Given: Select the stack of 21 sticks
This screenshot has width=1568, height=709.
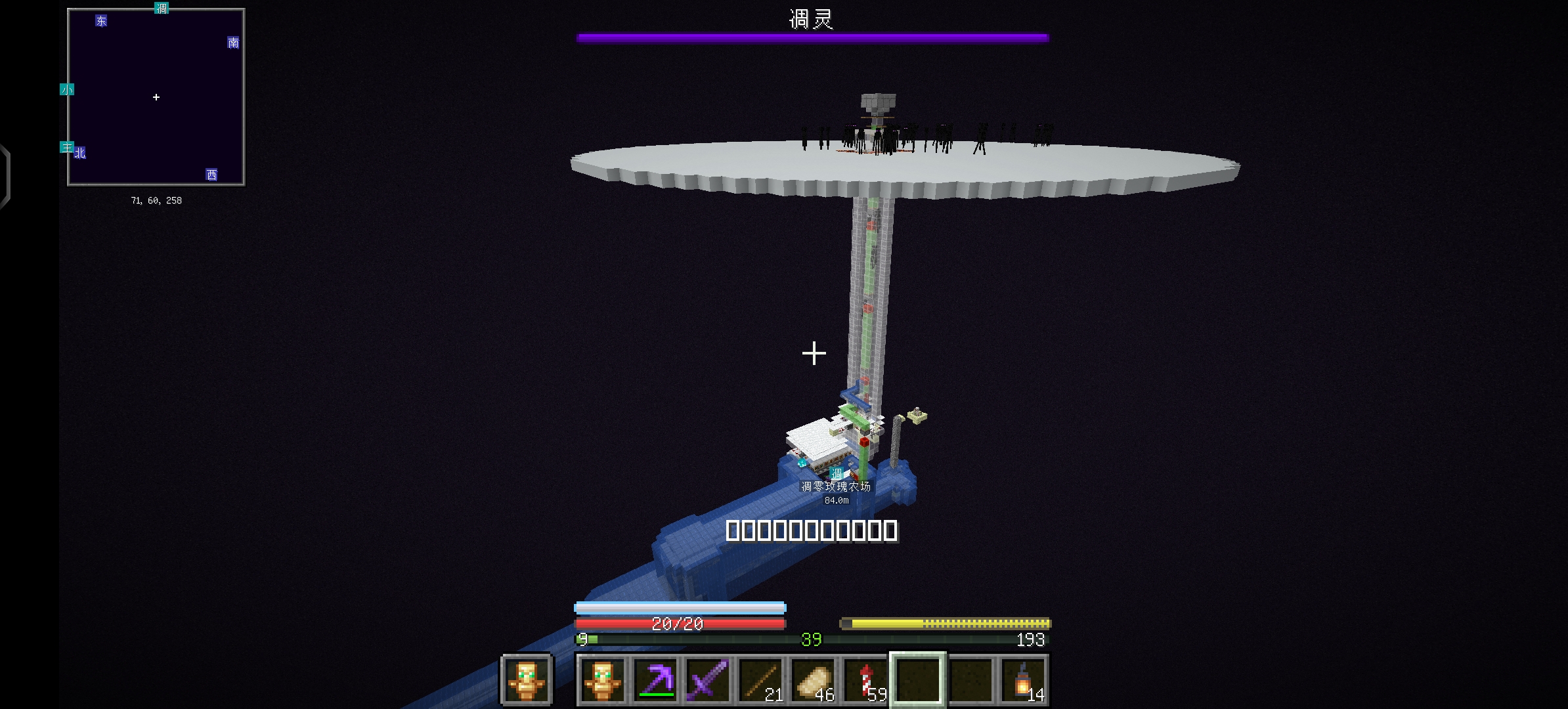Looking at the screenshot, I should (760, 679).
